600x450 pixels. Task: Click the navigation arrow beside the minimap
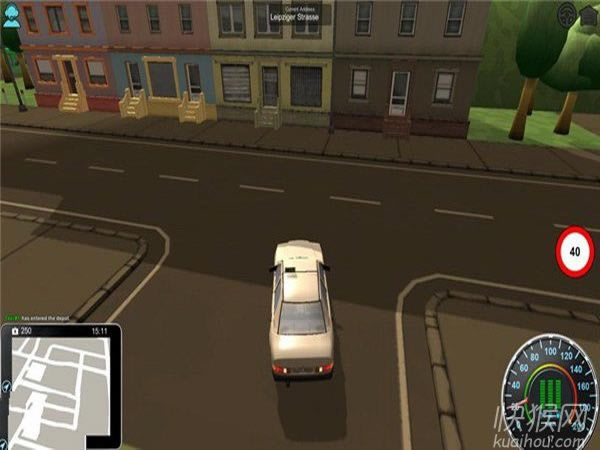pos(8,387)
